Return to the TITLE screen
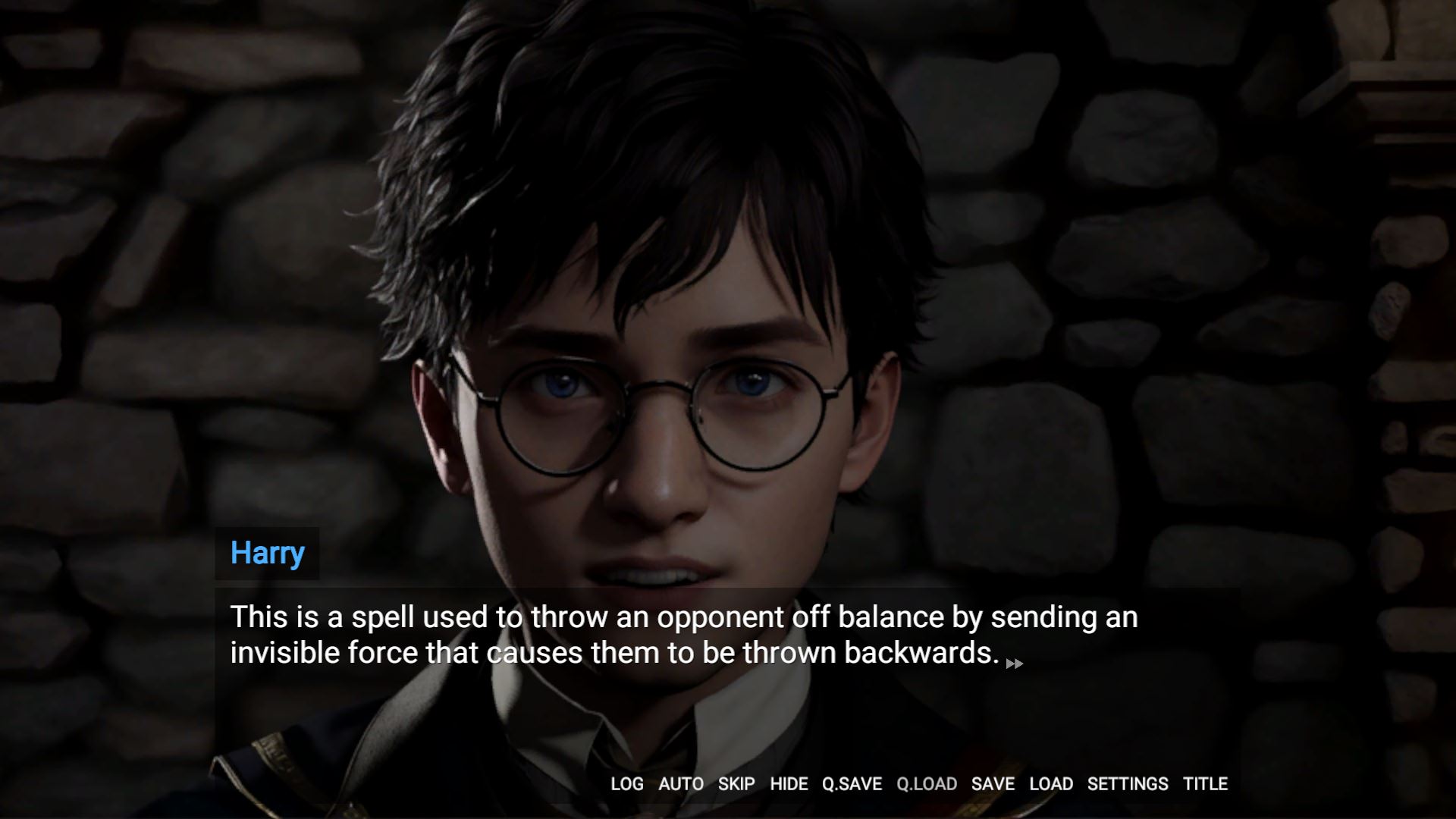Image resolution: width=1456 pixels, height=819 pixels. tap(1205, 784)
